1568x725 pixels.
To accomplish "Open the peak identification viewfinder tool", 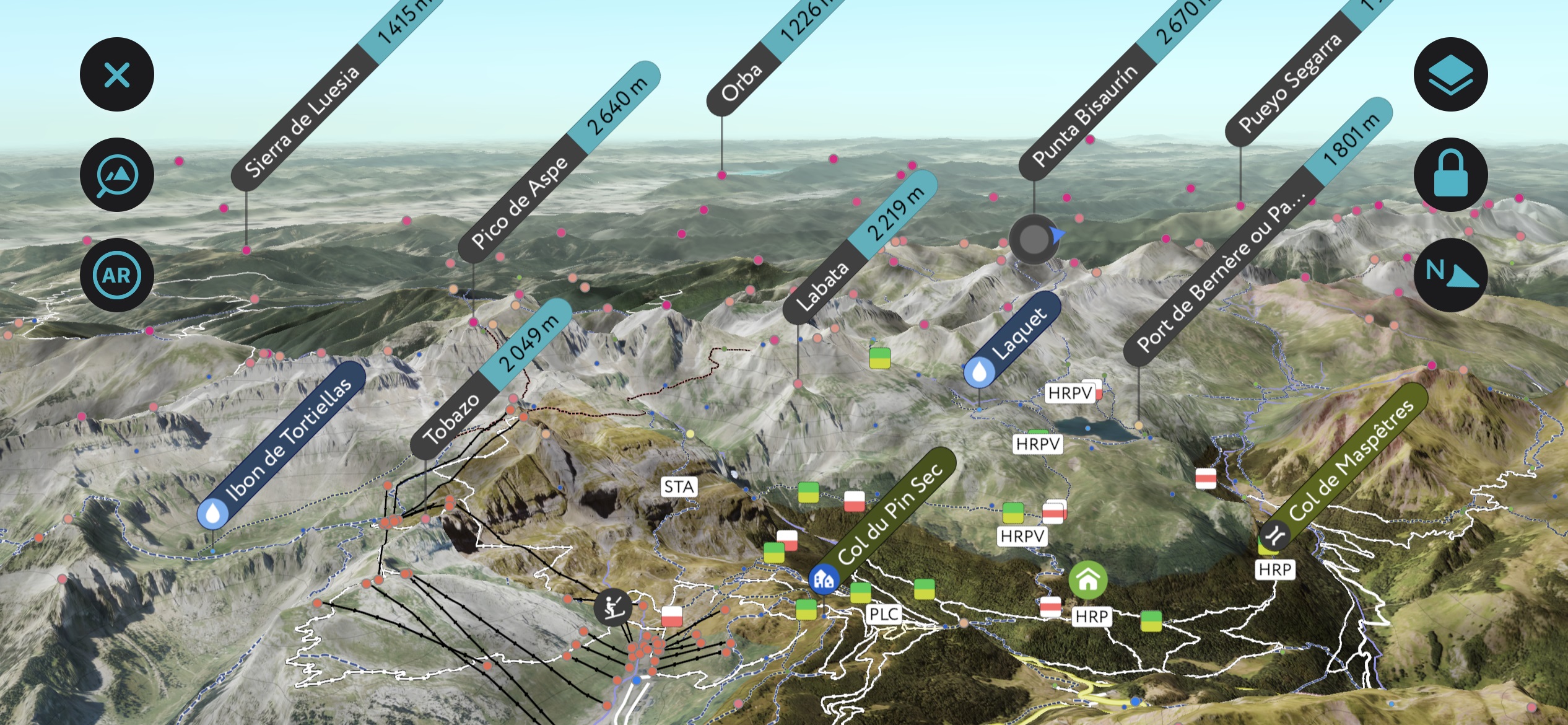I will [x=116, y=174].
